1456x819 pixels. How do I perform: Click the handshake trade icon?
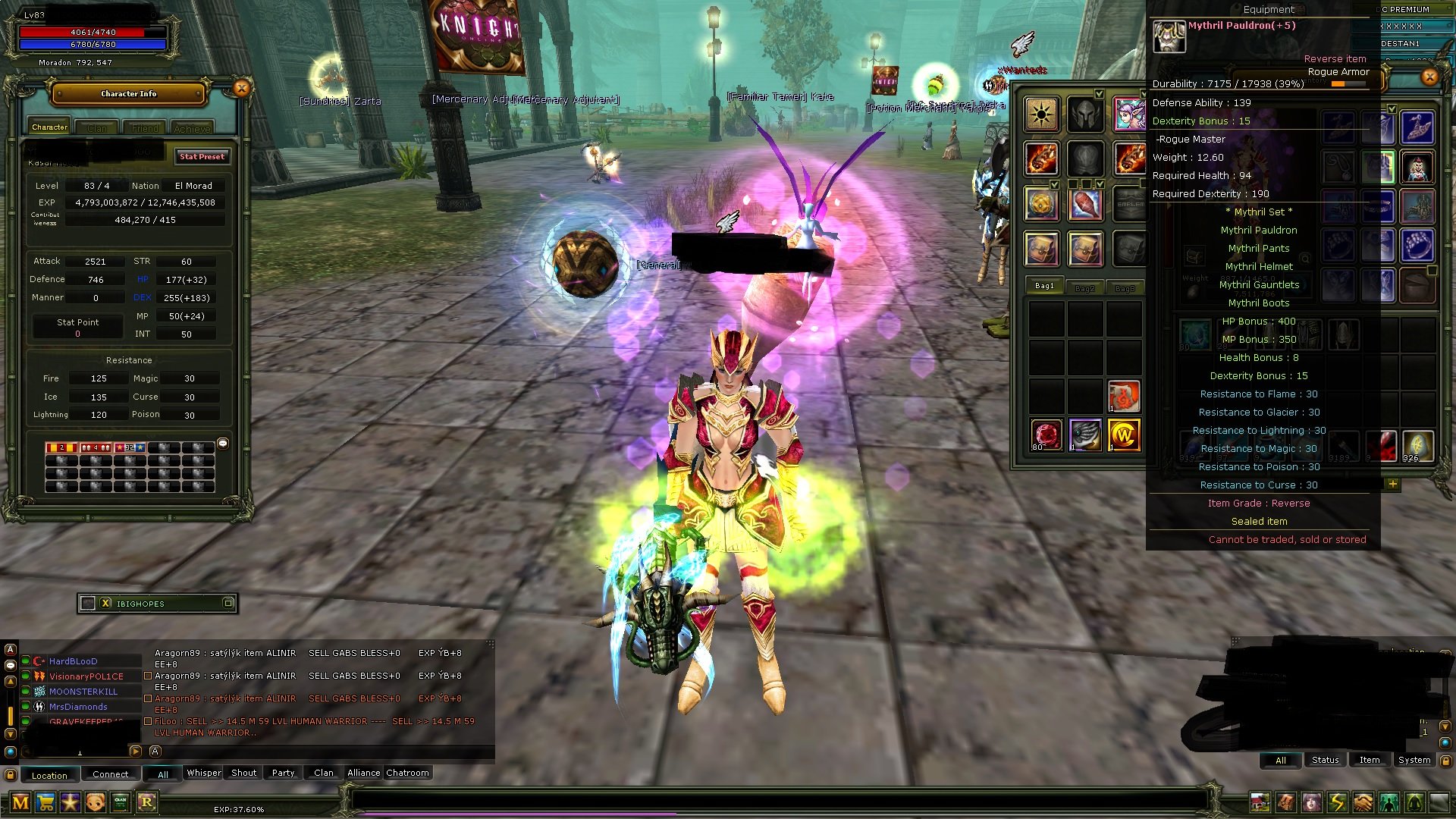click(1363, 802)
